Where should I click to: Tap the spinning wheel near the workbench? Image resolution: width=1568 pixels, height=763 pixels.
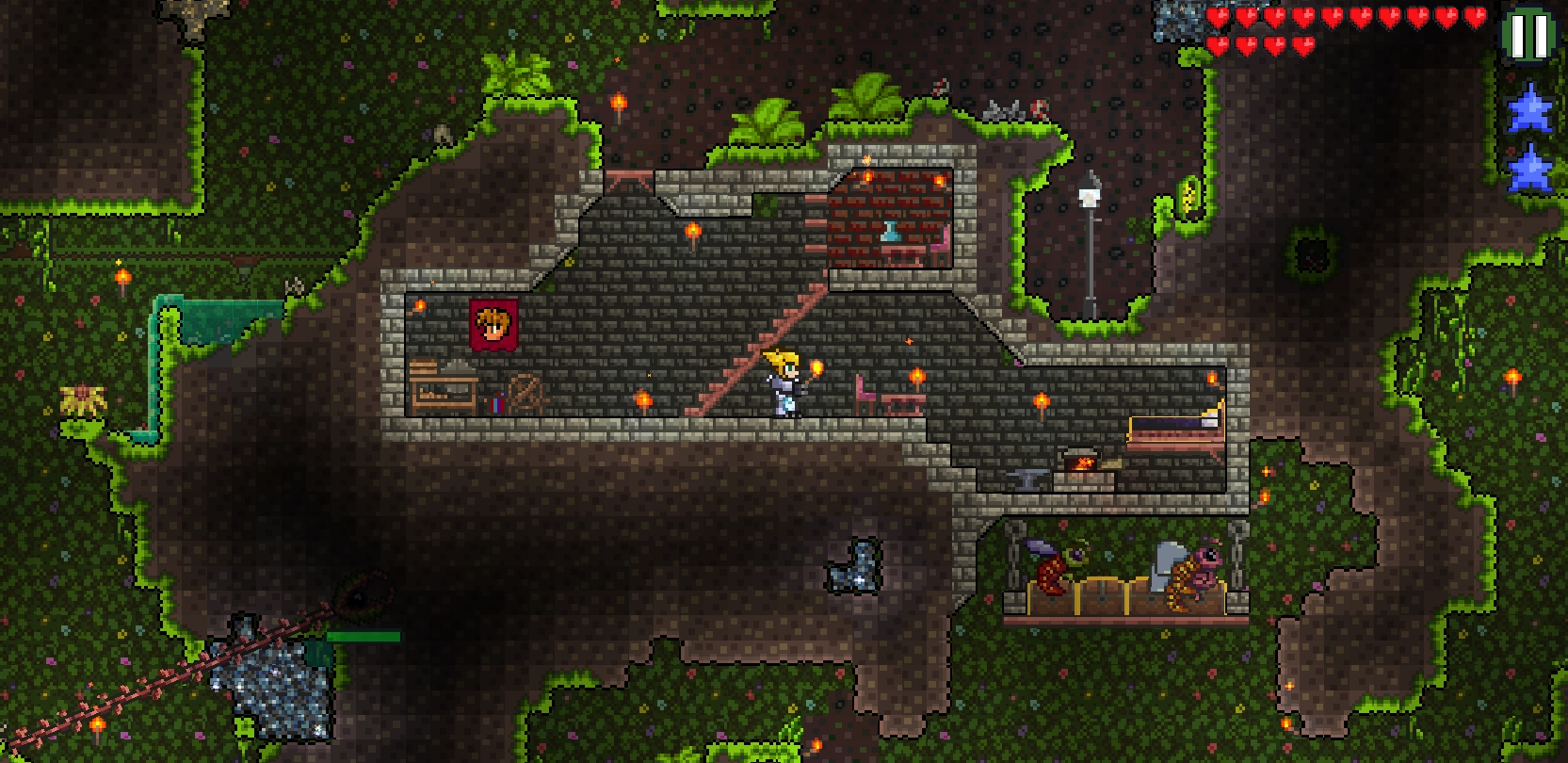pos(525,389)
